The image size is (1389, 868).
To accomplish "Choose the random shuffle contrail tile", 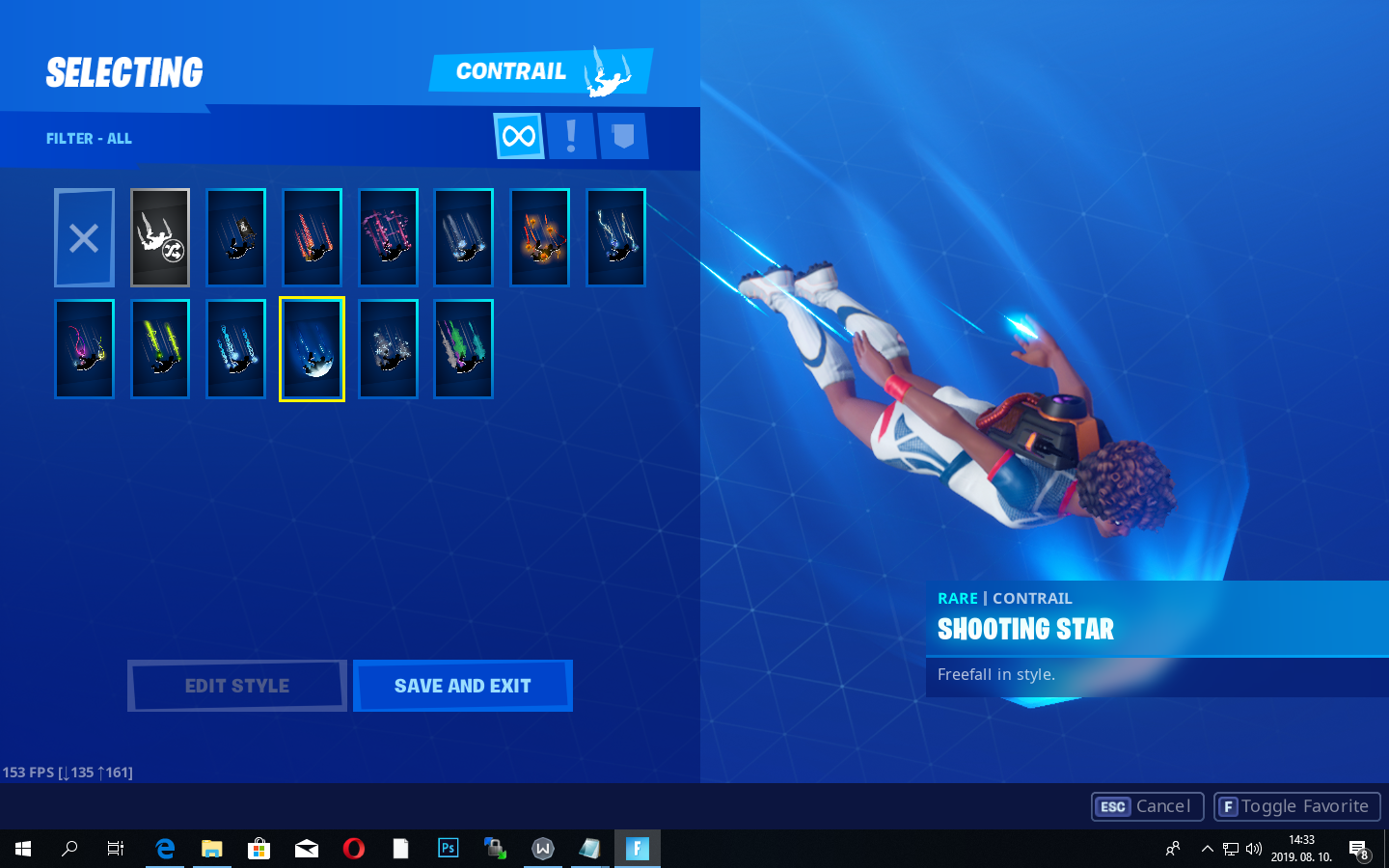I will click(x=160, y=237).
